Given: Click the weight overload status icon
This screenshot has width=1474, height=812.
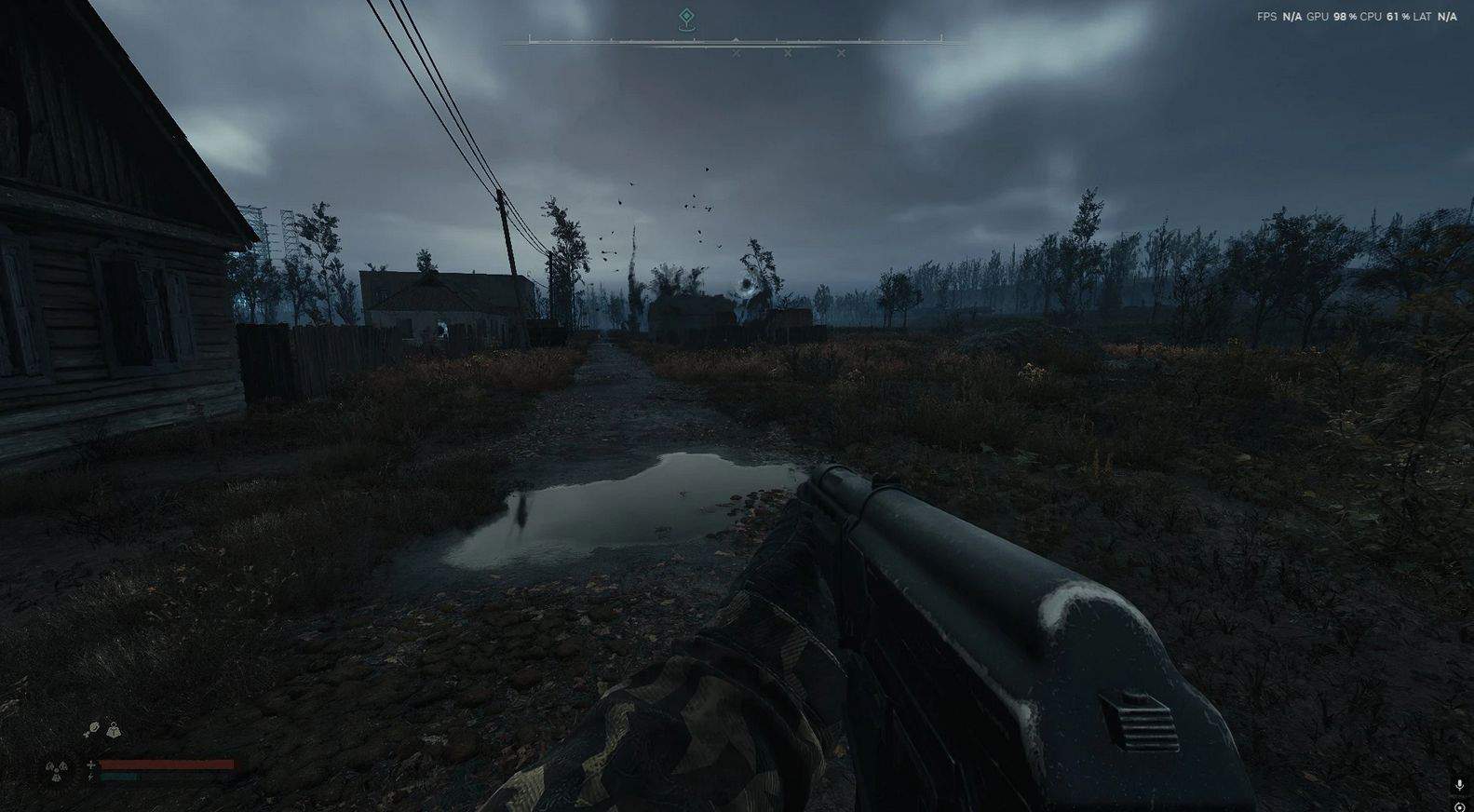Looking at the screenshot, I should click(x=114, y=730).
